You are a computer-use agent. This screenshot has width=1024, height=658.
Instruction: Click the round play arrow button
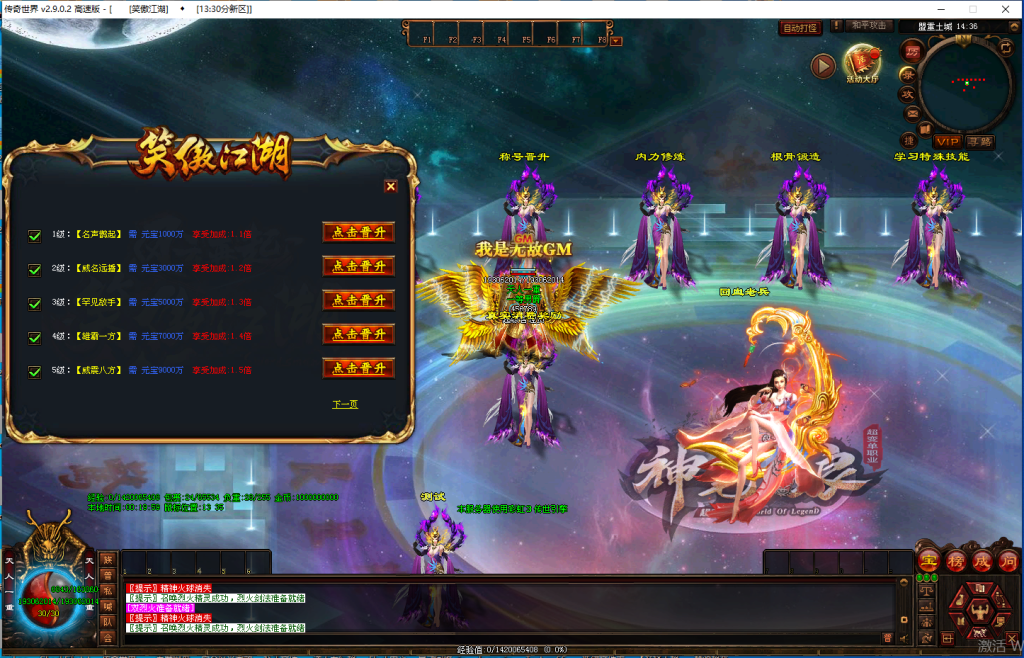[823, 66]
